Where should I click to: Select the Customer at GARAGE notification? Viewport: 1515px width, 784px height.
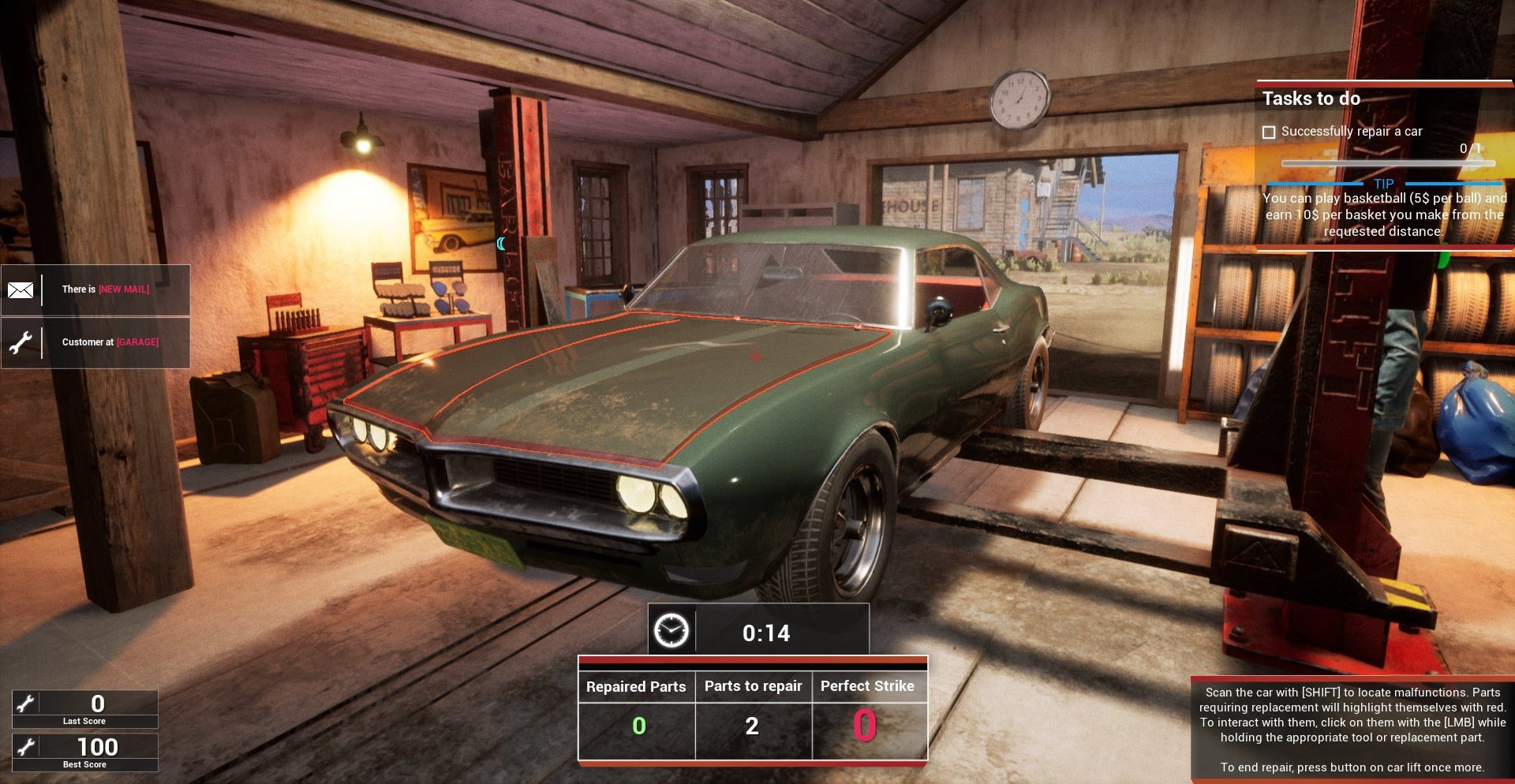(110, 342)
